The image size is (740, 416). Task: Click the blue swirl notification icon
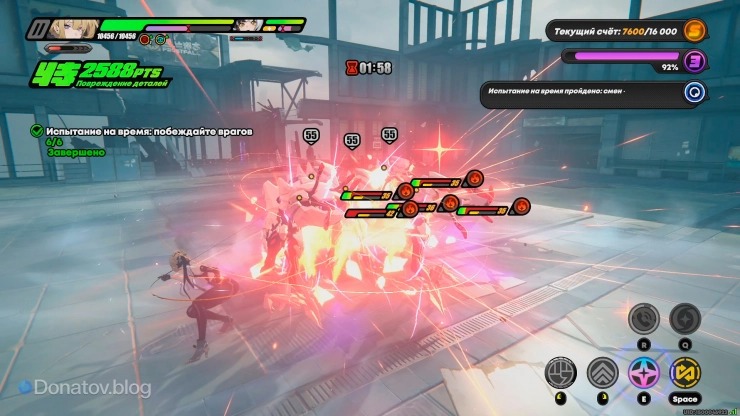click(x=694, y=93)
